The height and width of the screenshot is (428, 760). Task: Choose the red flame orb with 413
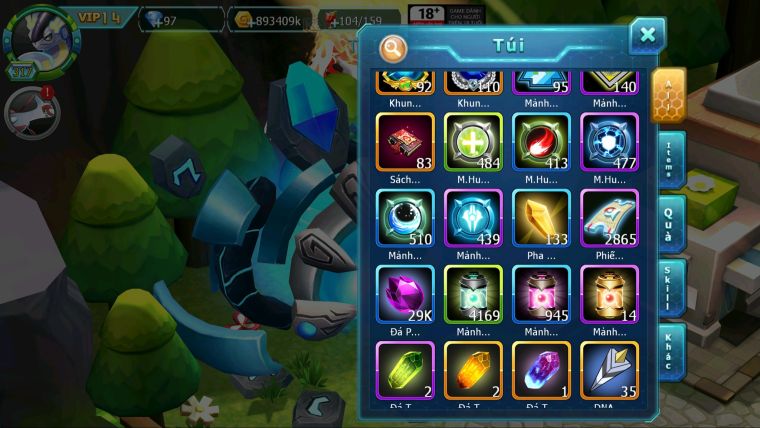pos(541,141)
